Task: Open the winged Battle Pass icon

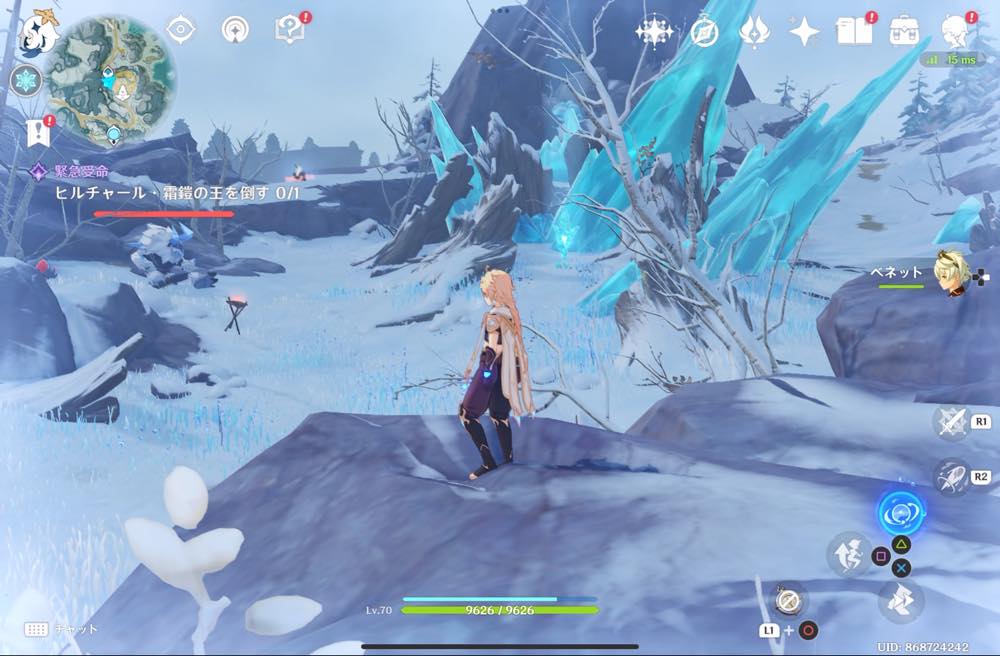Action: pyautogui.click(x=754, y=31)
